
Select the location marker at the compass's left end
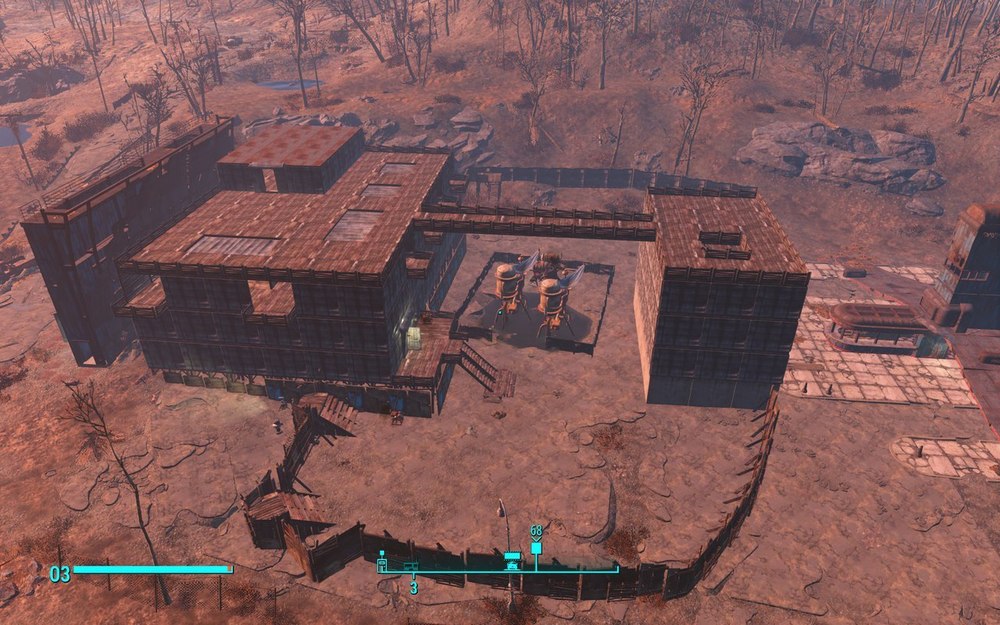[382, 562]
